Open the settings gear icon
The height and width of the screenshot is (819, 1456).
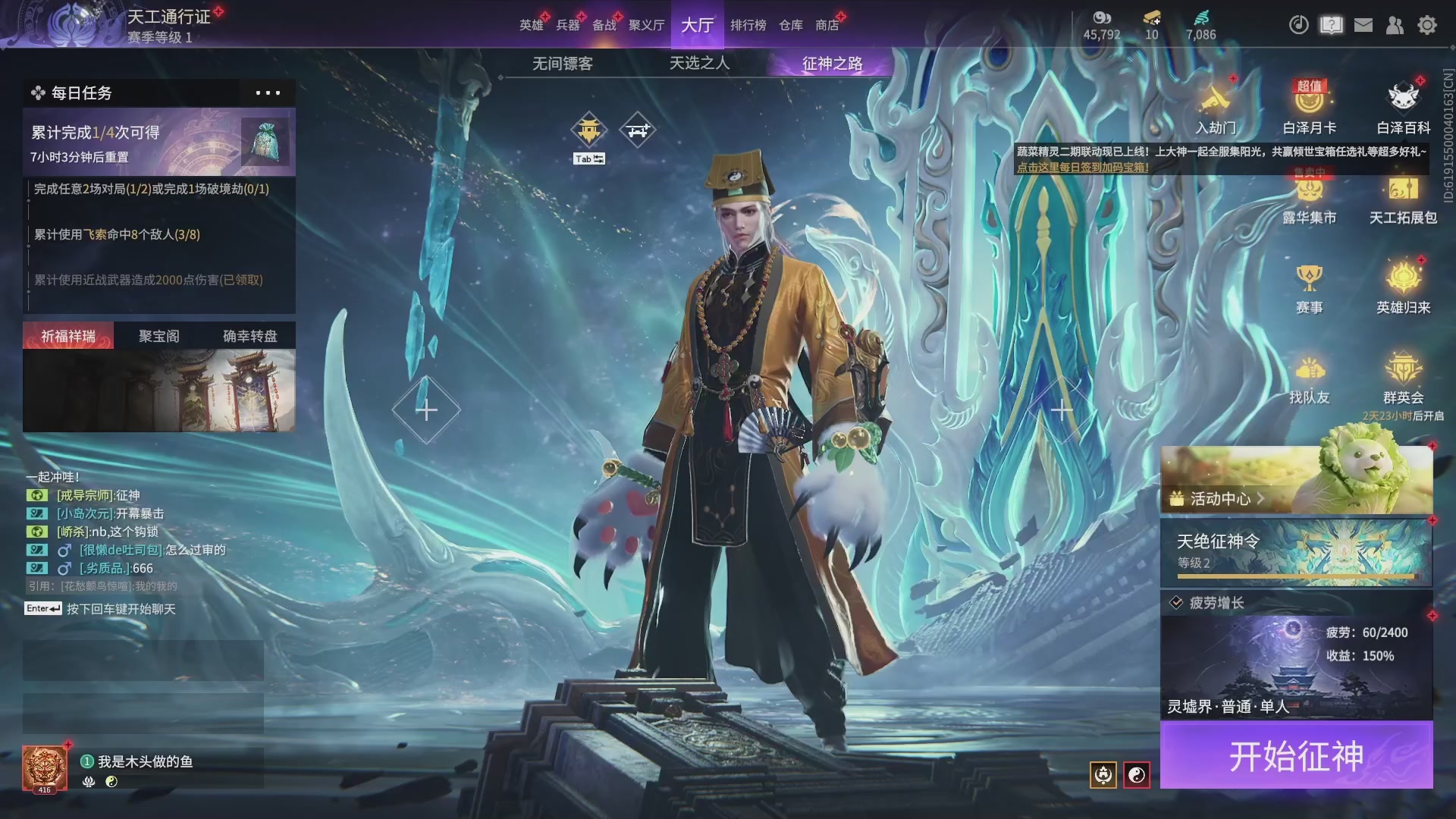click(x=1426, y=25)
